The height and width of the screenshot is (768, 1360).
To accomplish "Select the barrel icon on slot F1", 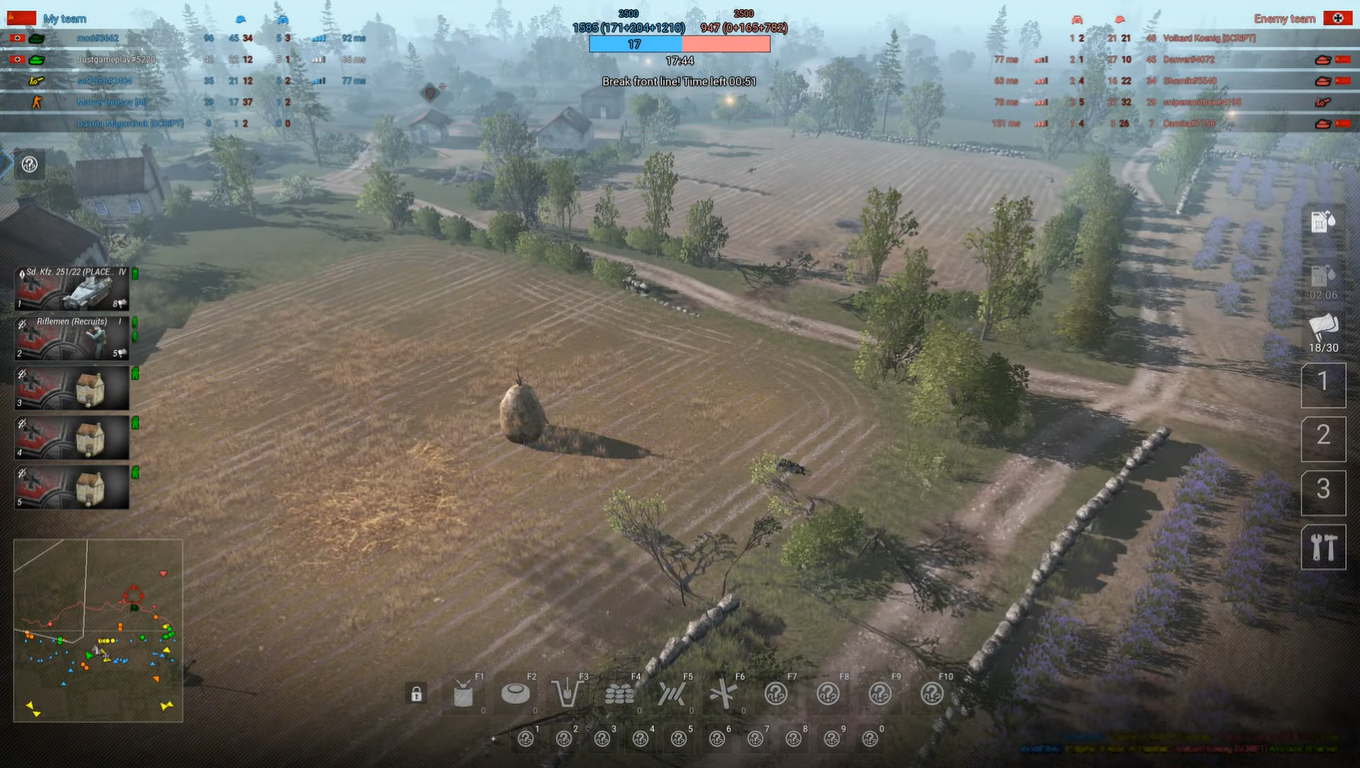I will coord(461,693).
